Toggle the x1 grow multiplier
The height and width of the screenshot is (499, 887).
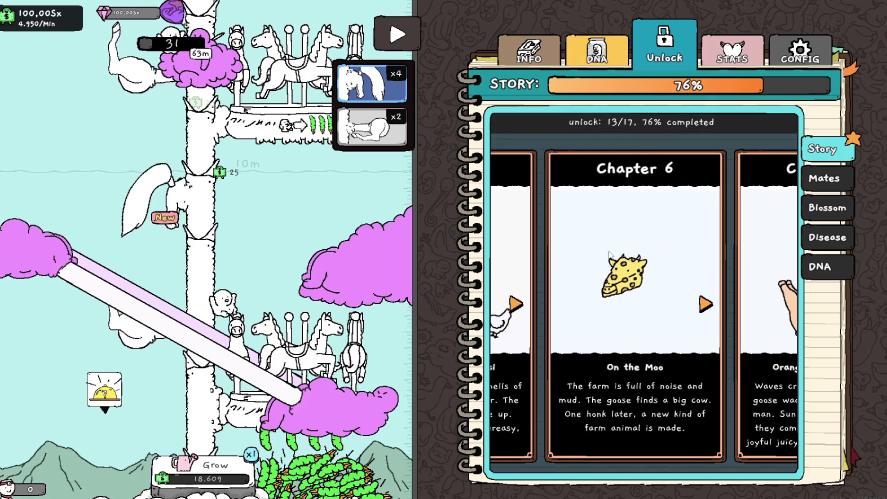[251, 454]
